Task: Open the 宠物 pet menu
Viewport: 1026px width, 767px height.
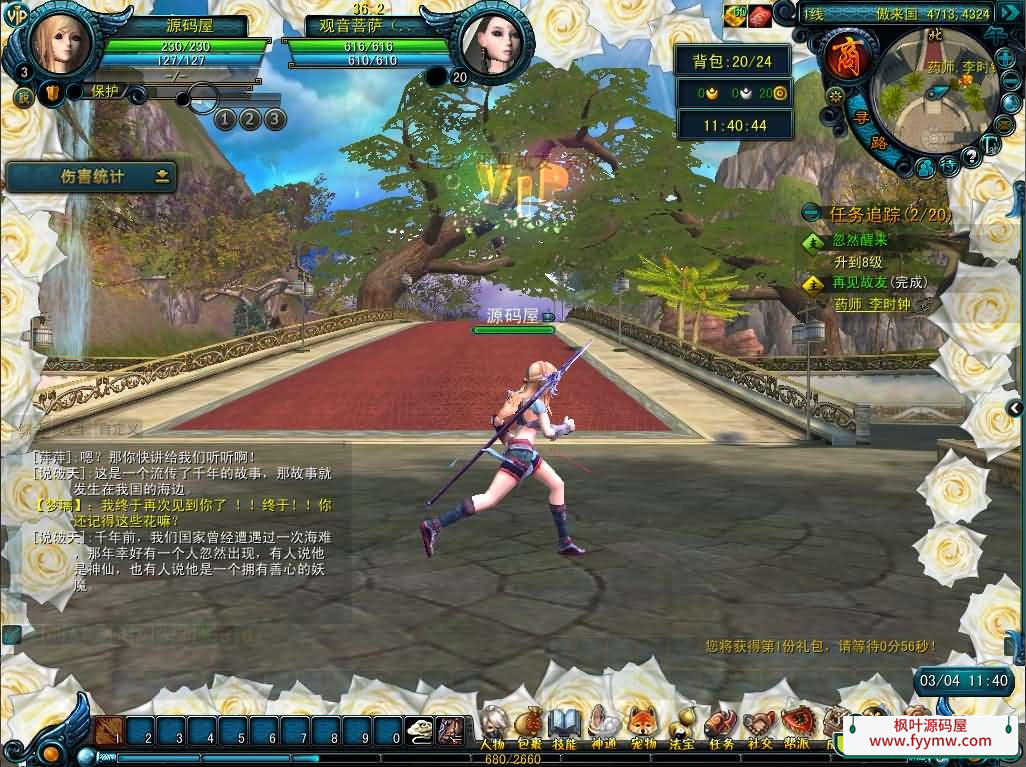Action: click(x=642, y=723)
